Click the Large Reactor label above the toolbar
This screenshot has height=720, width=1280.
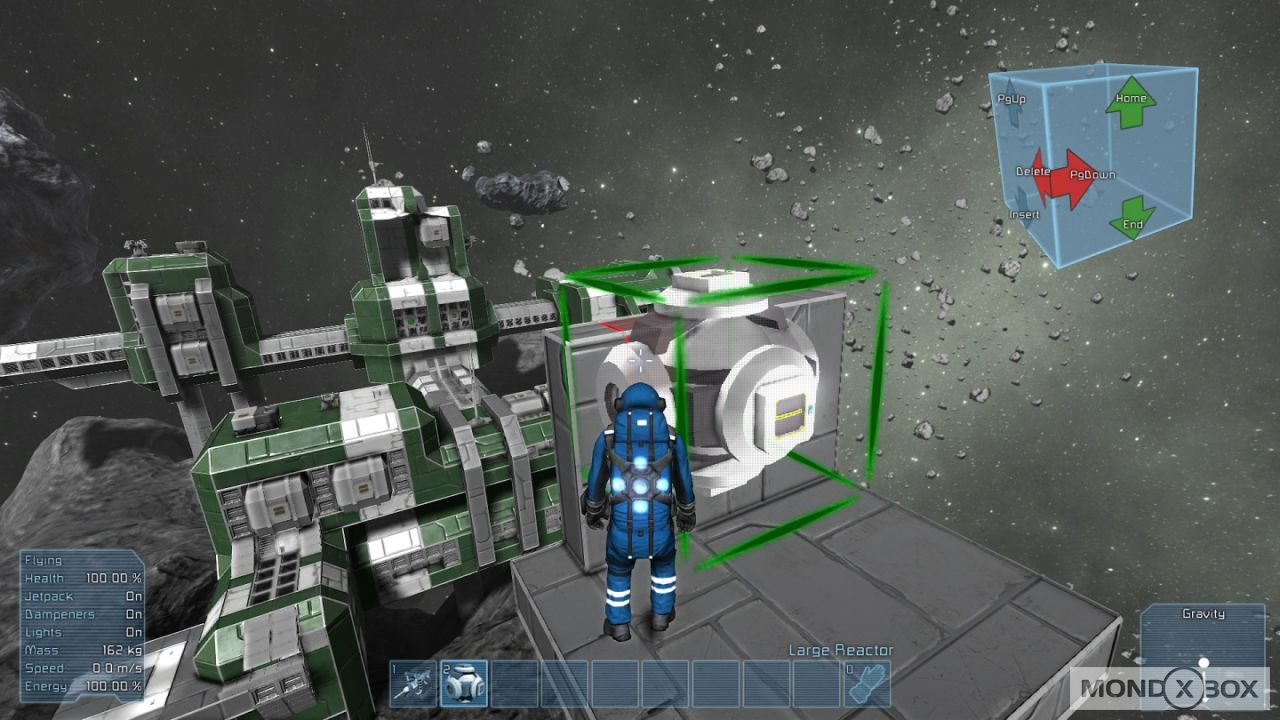[x=828, y=650]
